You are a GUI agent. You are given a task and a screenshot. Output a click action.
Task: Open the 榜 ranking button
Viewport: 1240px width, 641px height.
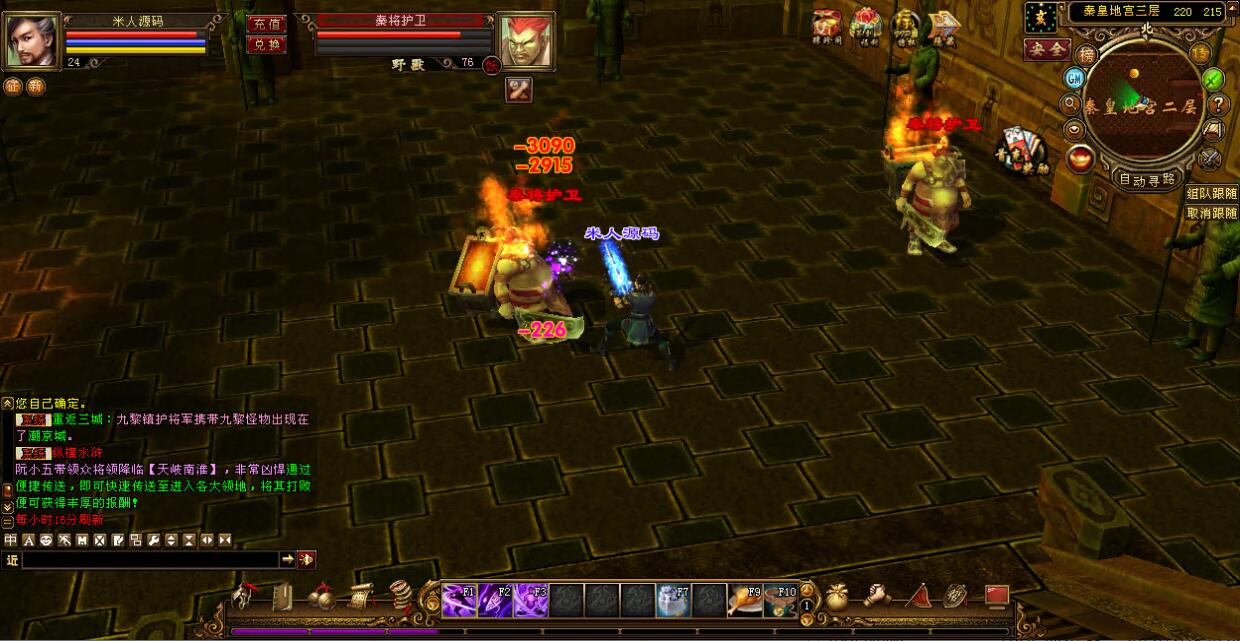pyautogui.click(x=1087, y=54)
